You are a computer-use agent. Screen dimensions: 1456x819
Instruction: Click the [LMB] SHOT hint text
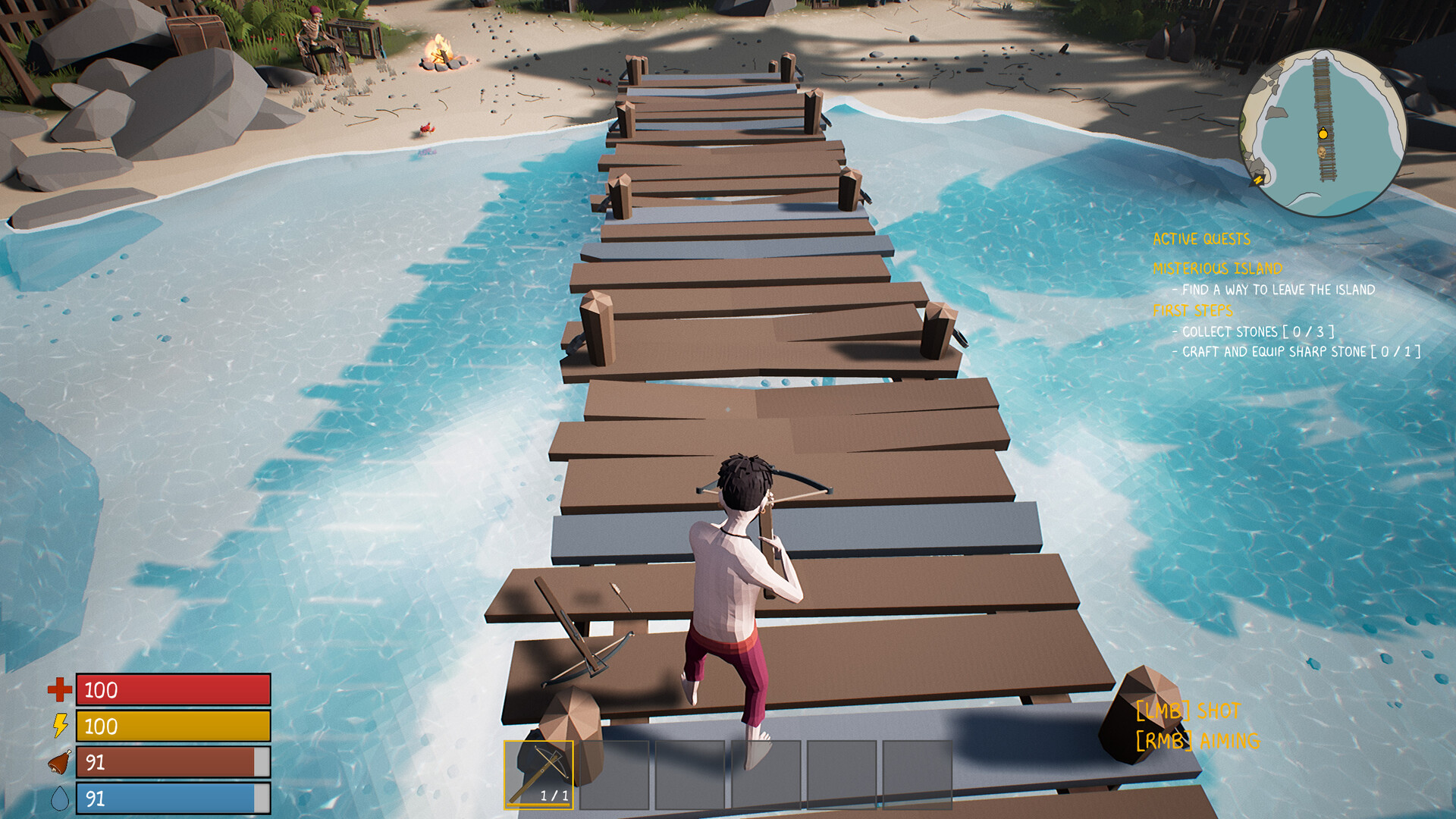tap(1187, 711)
